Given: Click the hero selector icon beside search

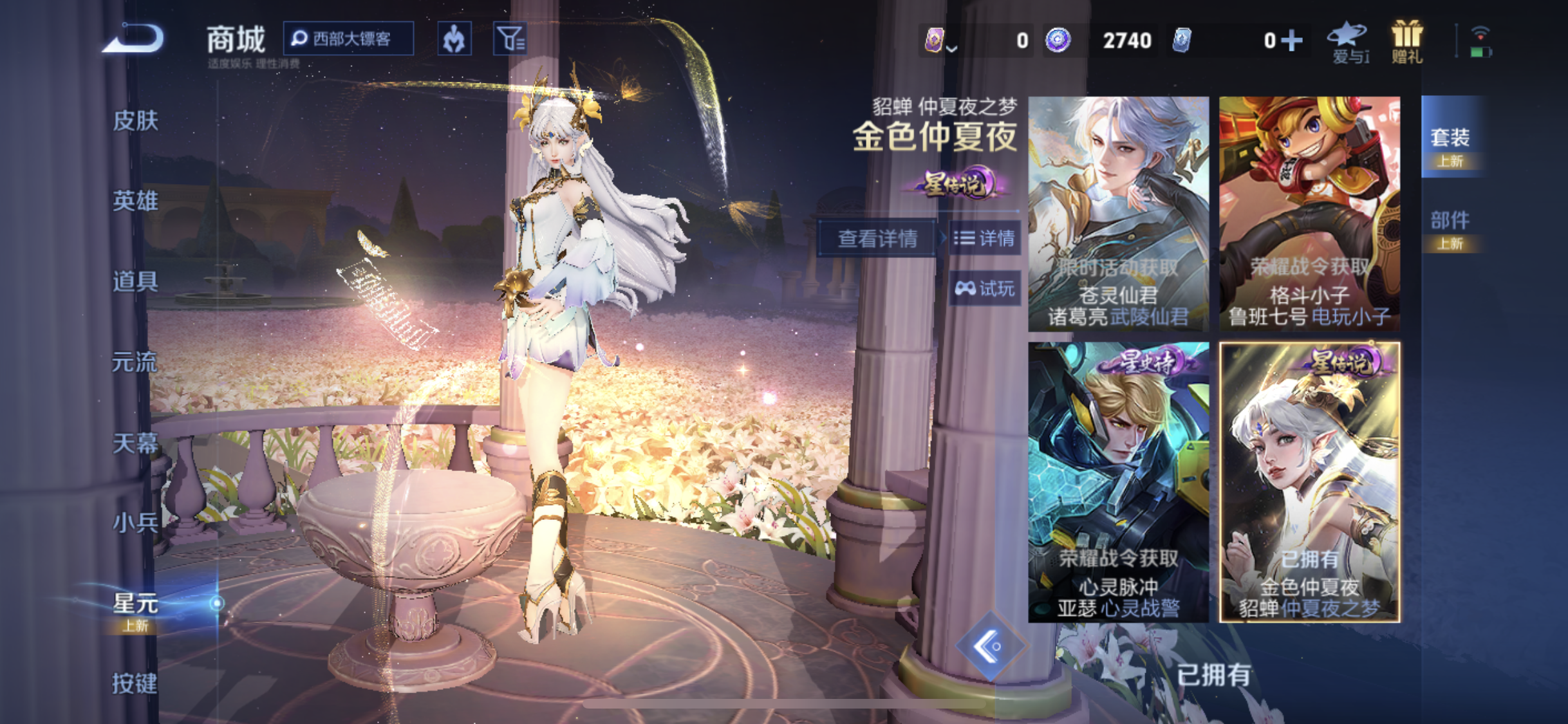Looking at the screenshot, I should pos(455,39).
